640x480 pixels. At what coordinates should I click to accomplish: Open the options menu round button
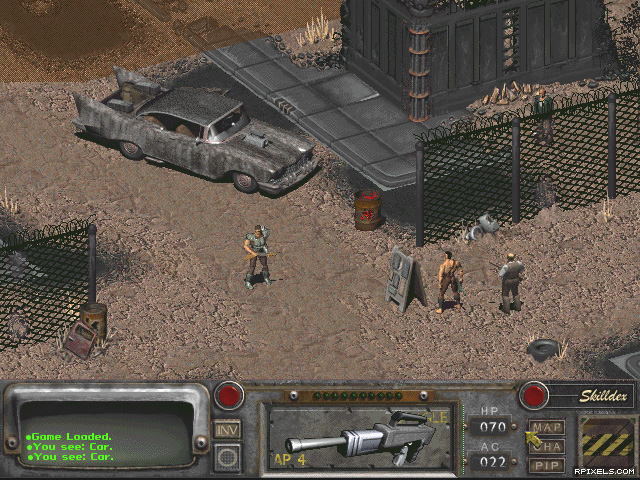tap(227, 457)
